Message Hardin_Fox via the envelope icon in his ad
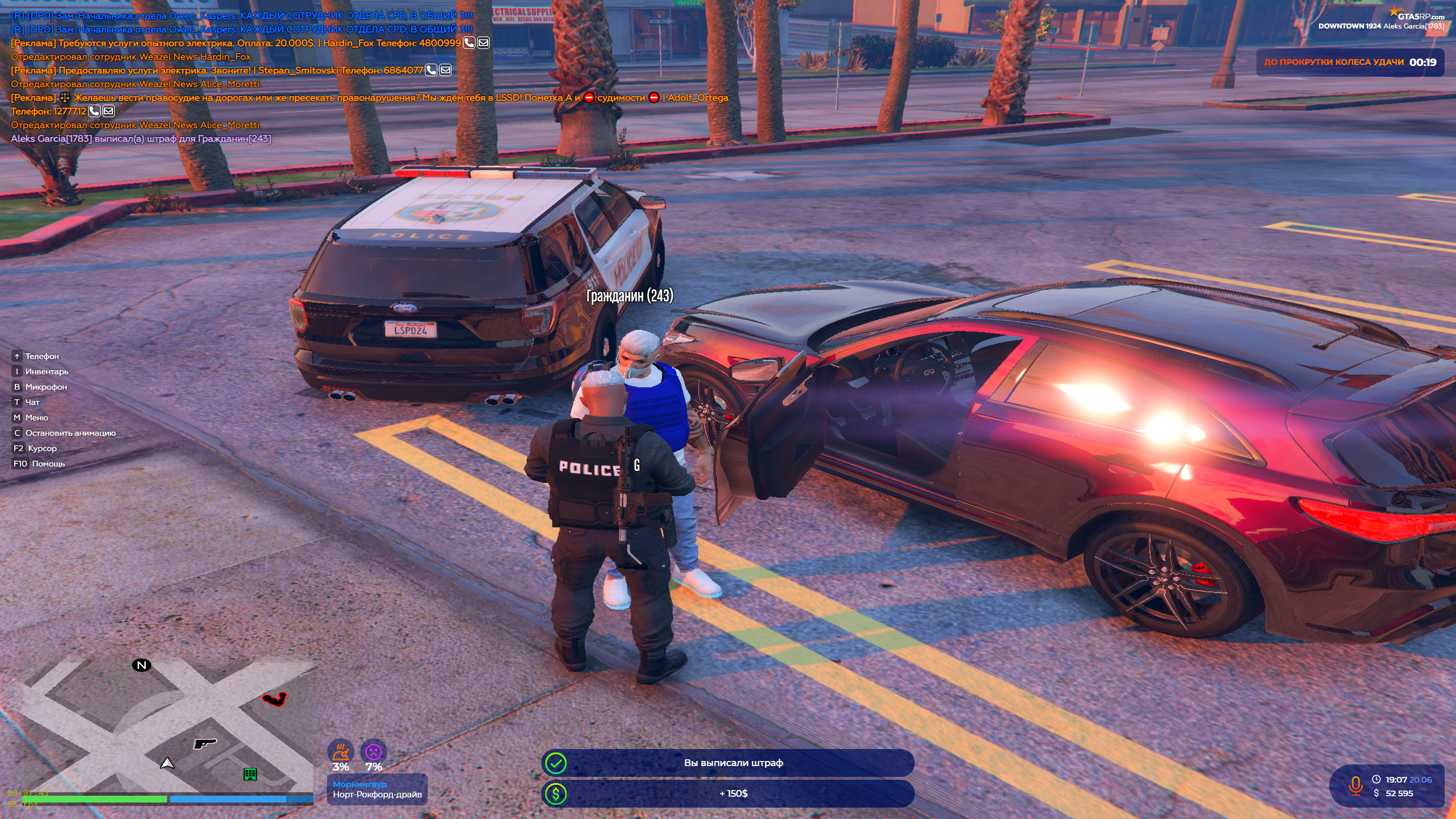Viewport: 1456px width, 819px height. pyautogui.click(x=483, y=43)
